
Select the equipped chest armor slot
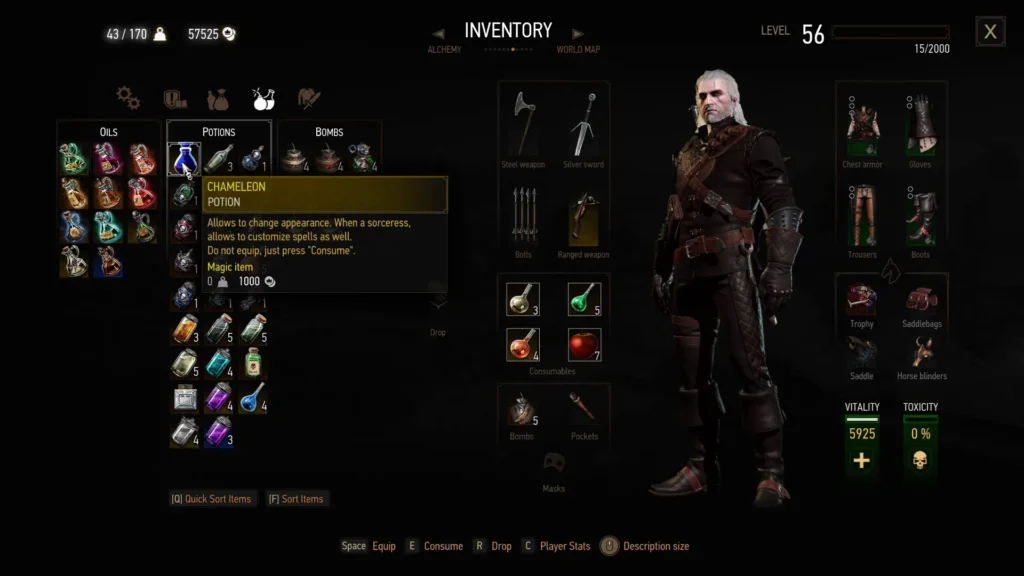click(862, 124)
